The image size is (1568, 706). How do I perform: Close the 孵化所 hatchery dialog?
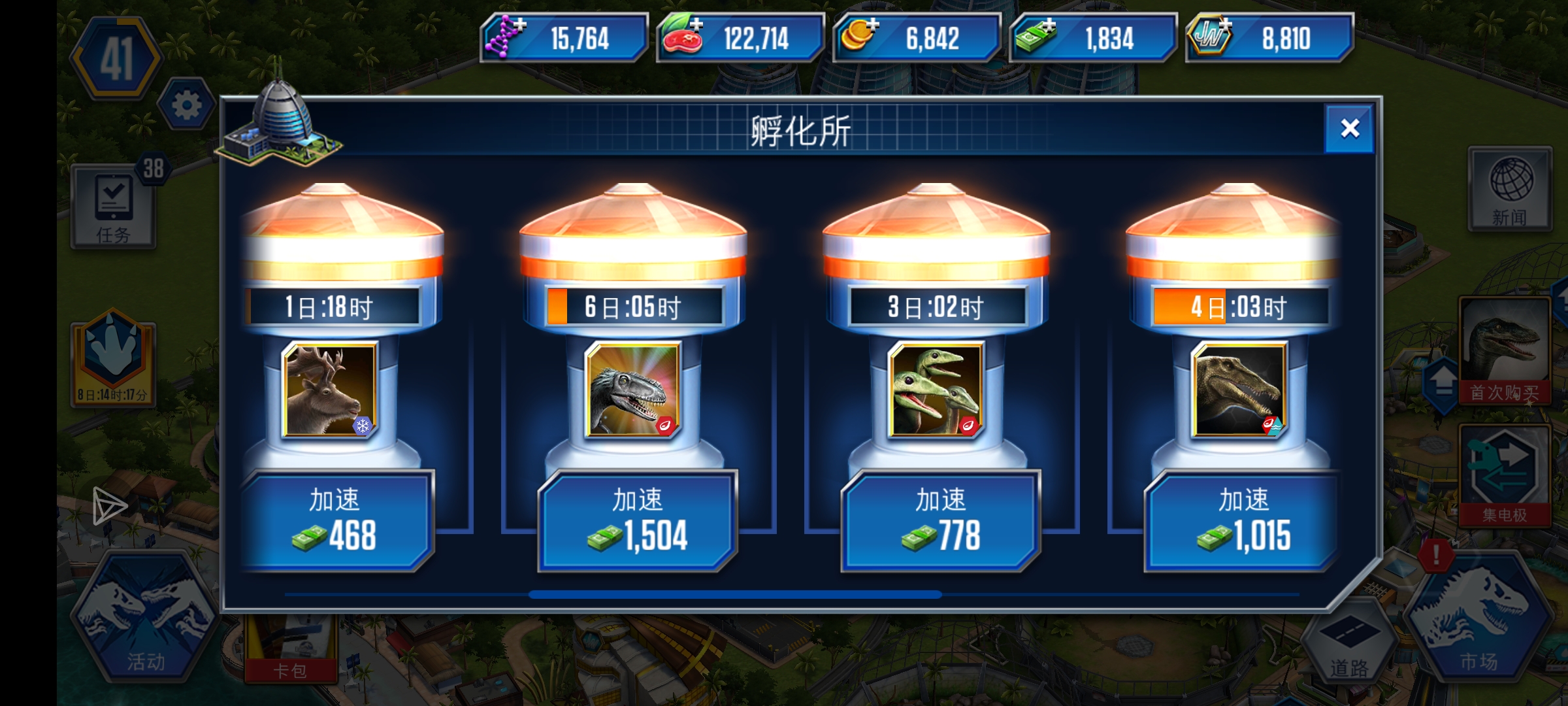[x=1348, y=129]
